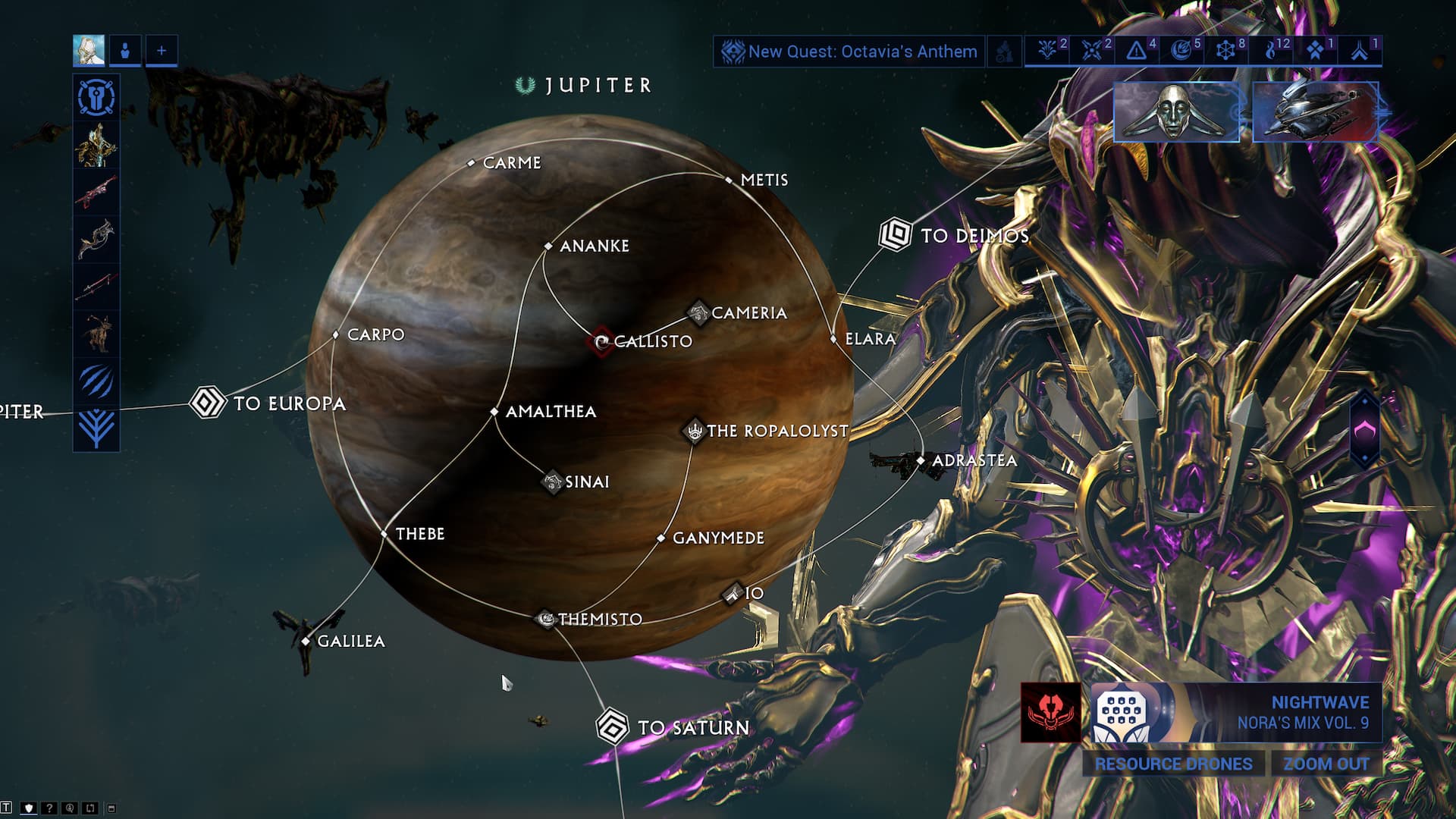Open the Resource Drones panel
This screenshot has height=819, width=1456.
pos(1172,764)
